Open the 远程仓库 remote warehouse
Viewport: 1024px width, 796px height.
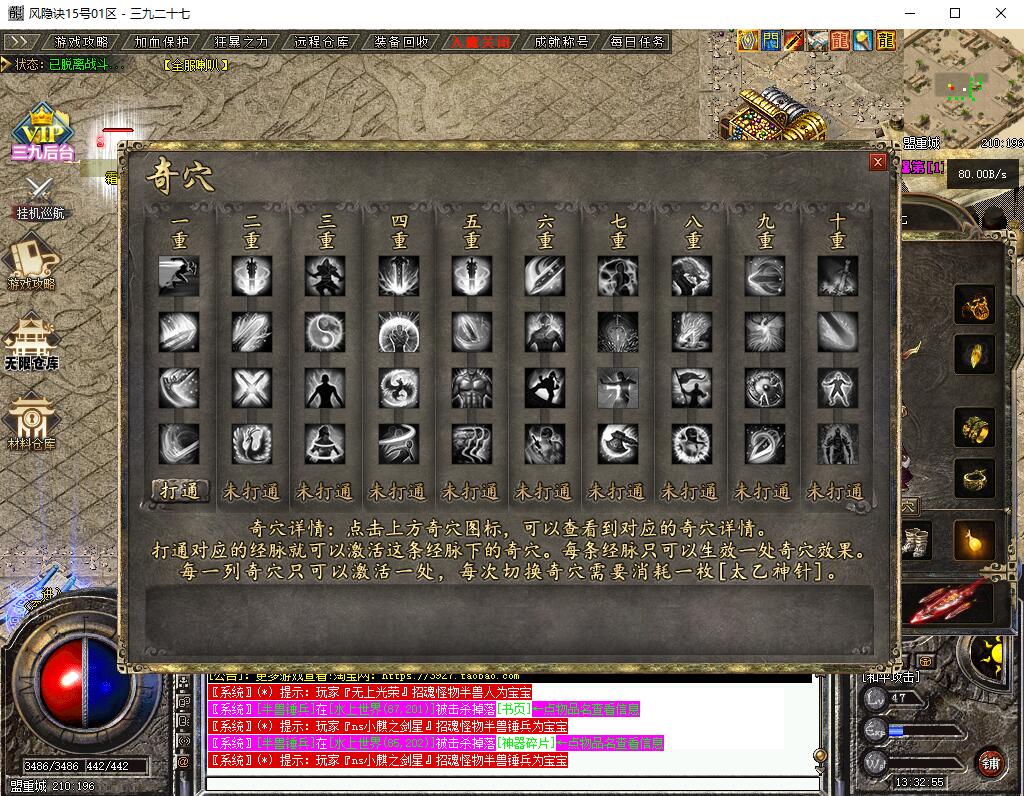(x=321, y=42)
